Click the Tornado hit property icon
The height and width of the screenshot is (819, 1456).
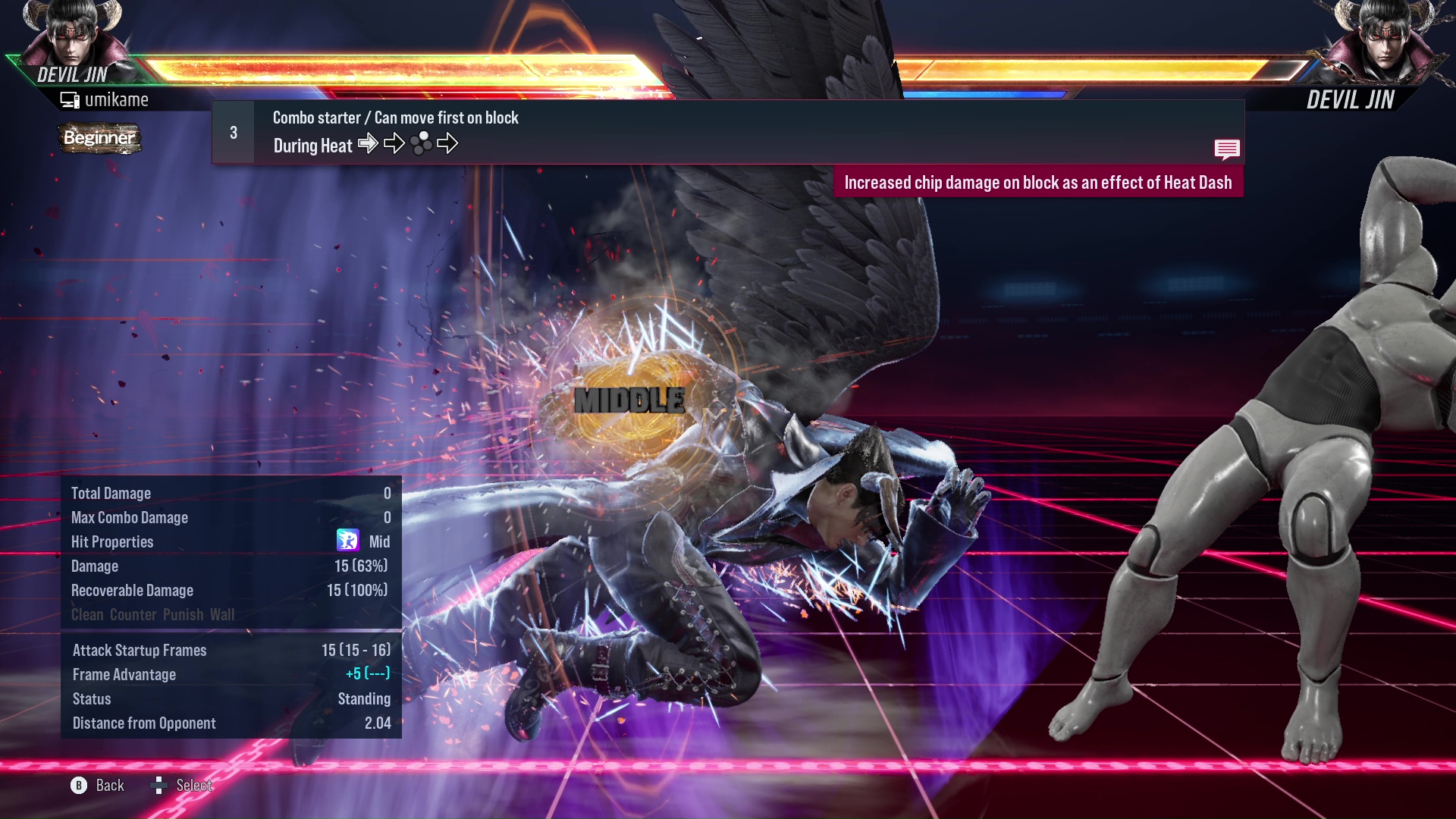pyautogui.click(x=347, y=541)
